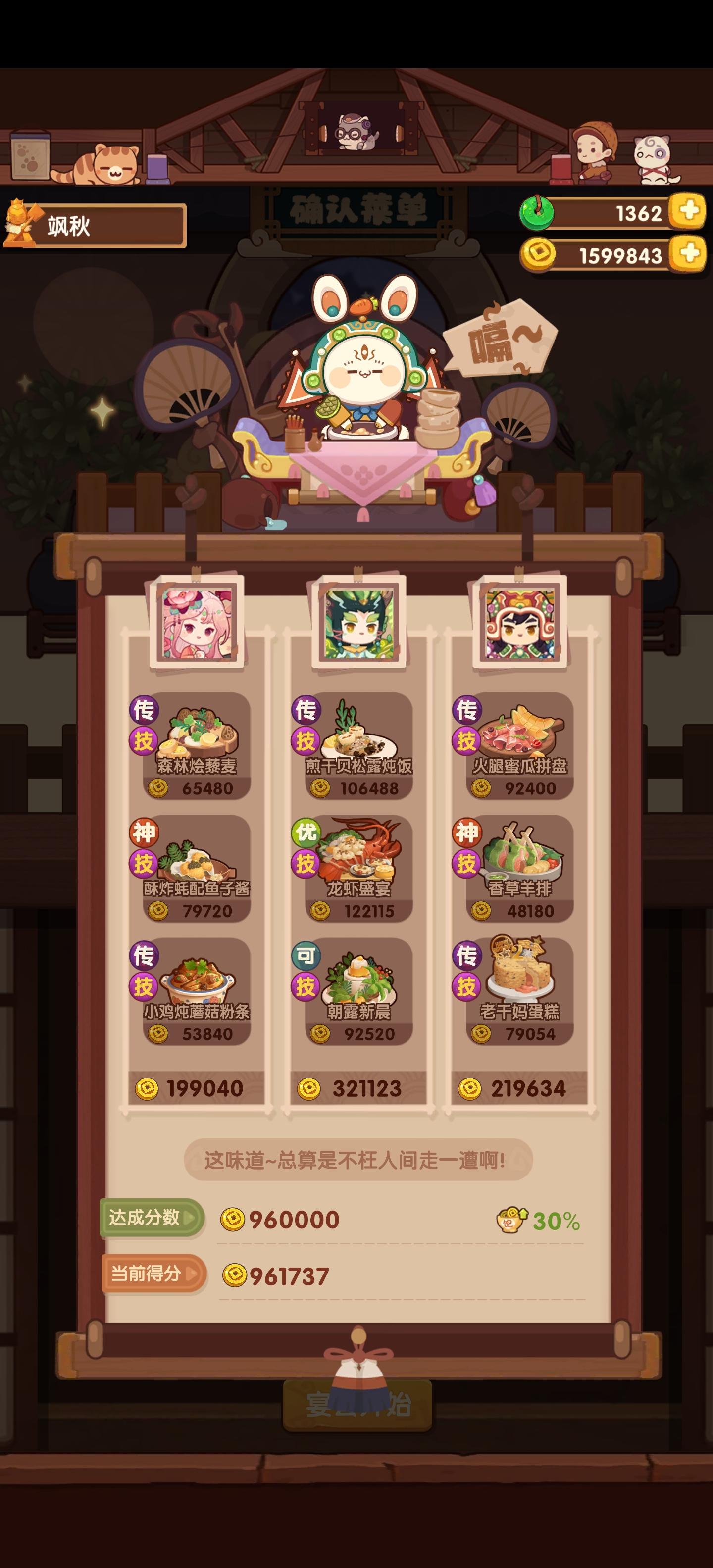Viewport: 713px width, 1568px height.
Task: Click the plus button next to 1362 jade
Action: 688,212
